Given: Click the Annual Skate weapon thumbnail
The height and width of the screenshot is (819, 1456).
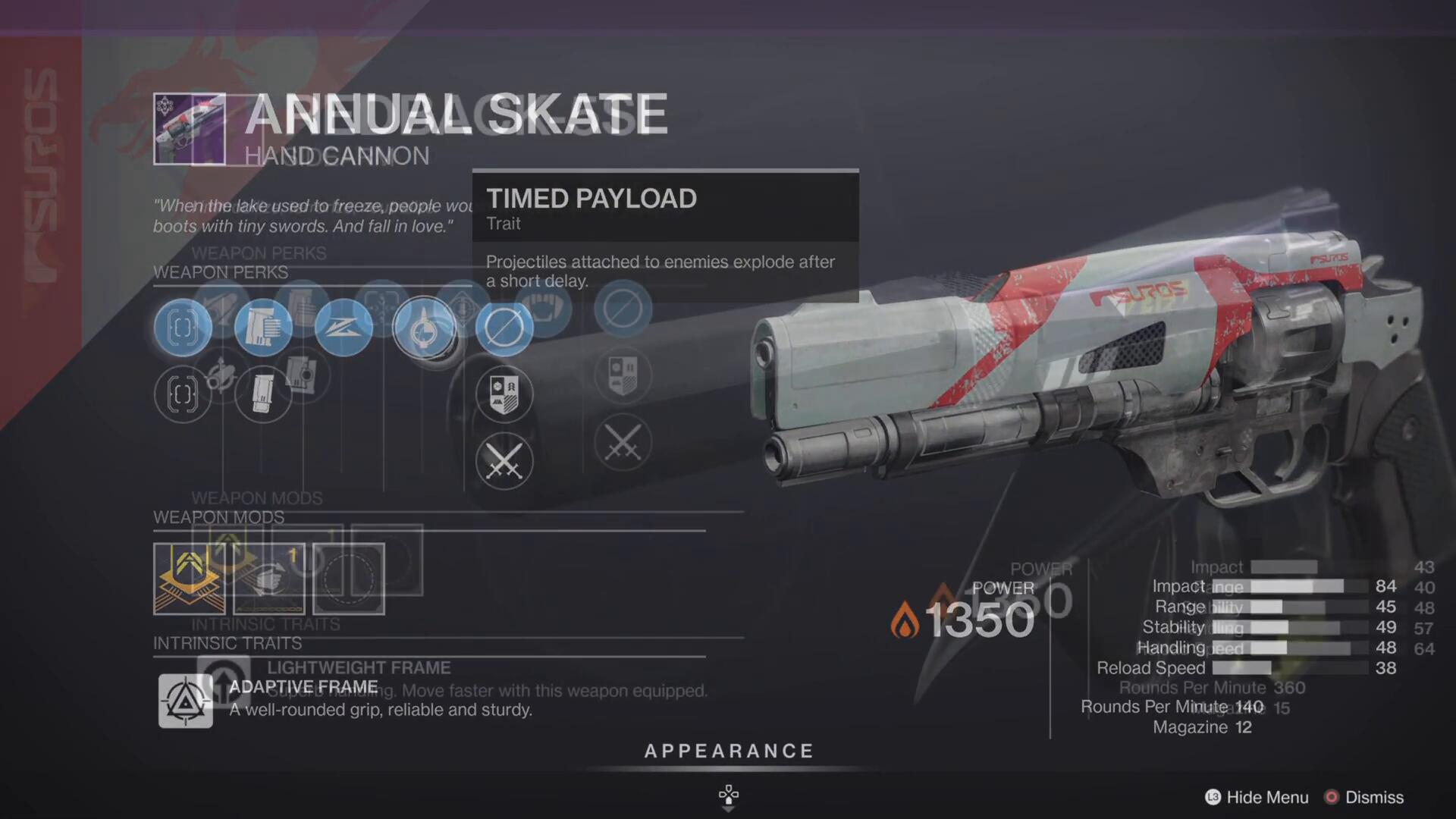Looking at the screenshot, I should 189,129.
